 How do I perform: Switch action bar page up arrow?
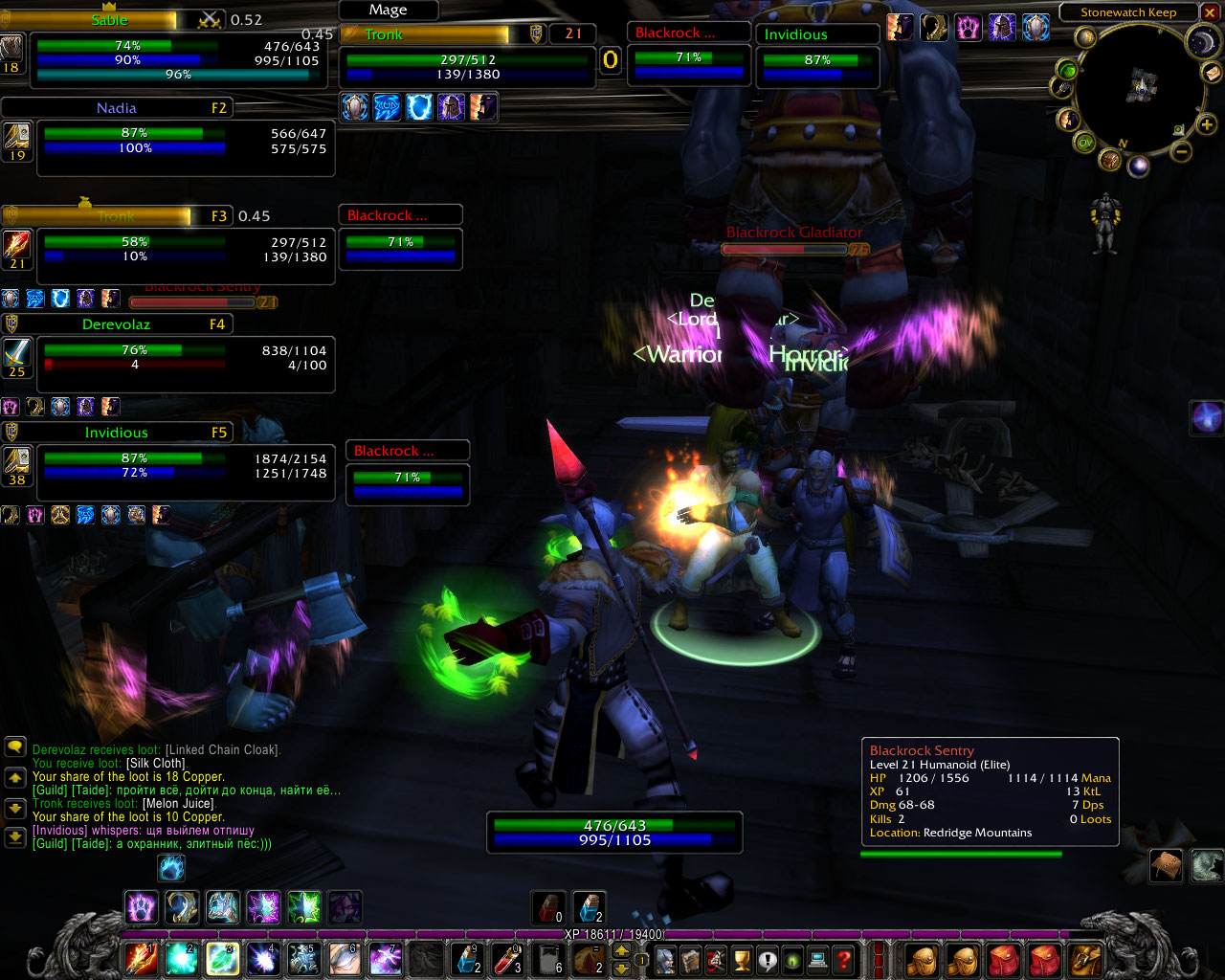coord(621,950)
